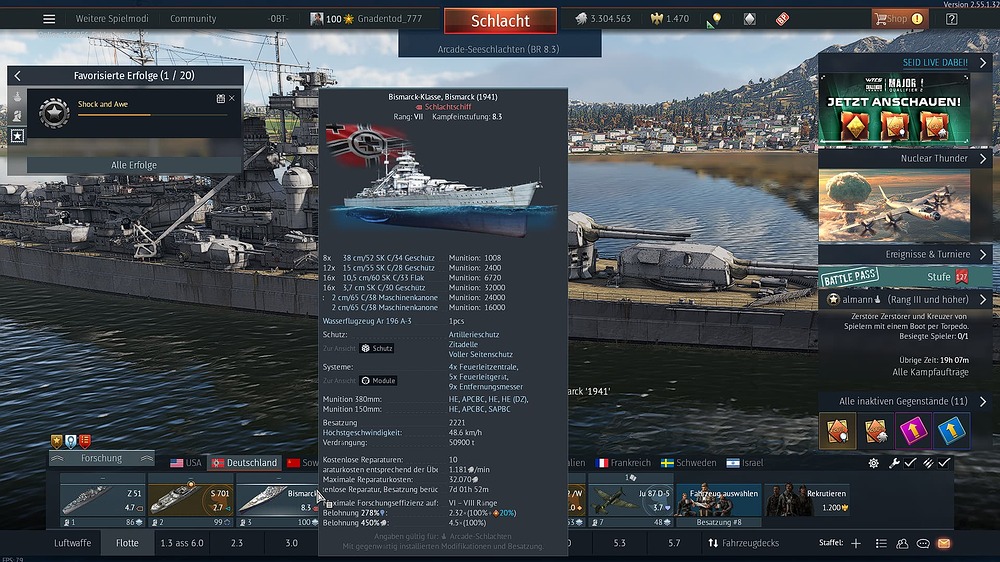The width and height of the screenshot is (1000, 562).
Task: Show Alle Erfolge list
Action: (x=133, y=165)
